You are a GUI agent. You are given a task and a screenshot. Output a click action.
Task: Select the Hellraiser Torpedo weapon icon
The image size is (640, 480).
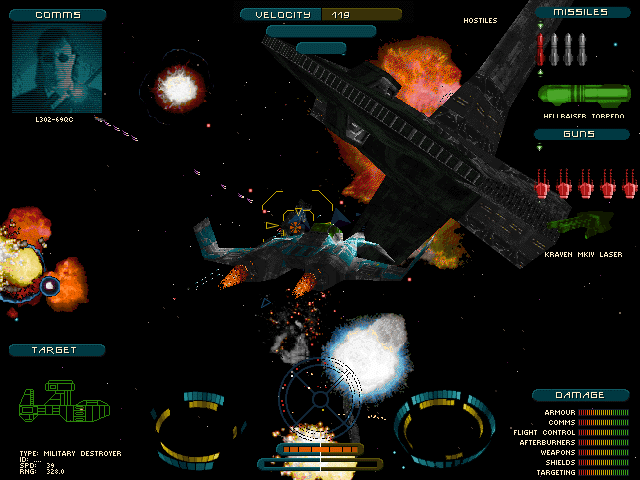pyautogui.click(x=585, y=95)
